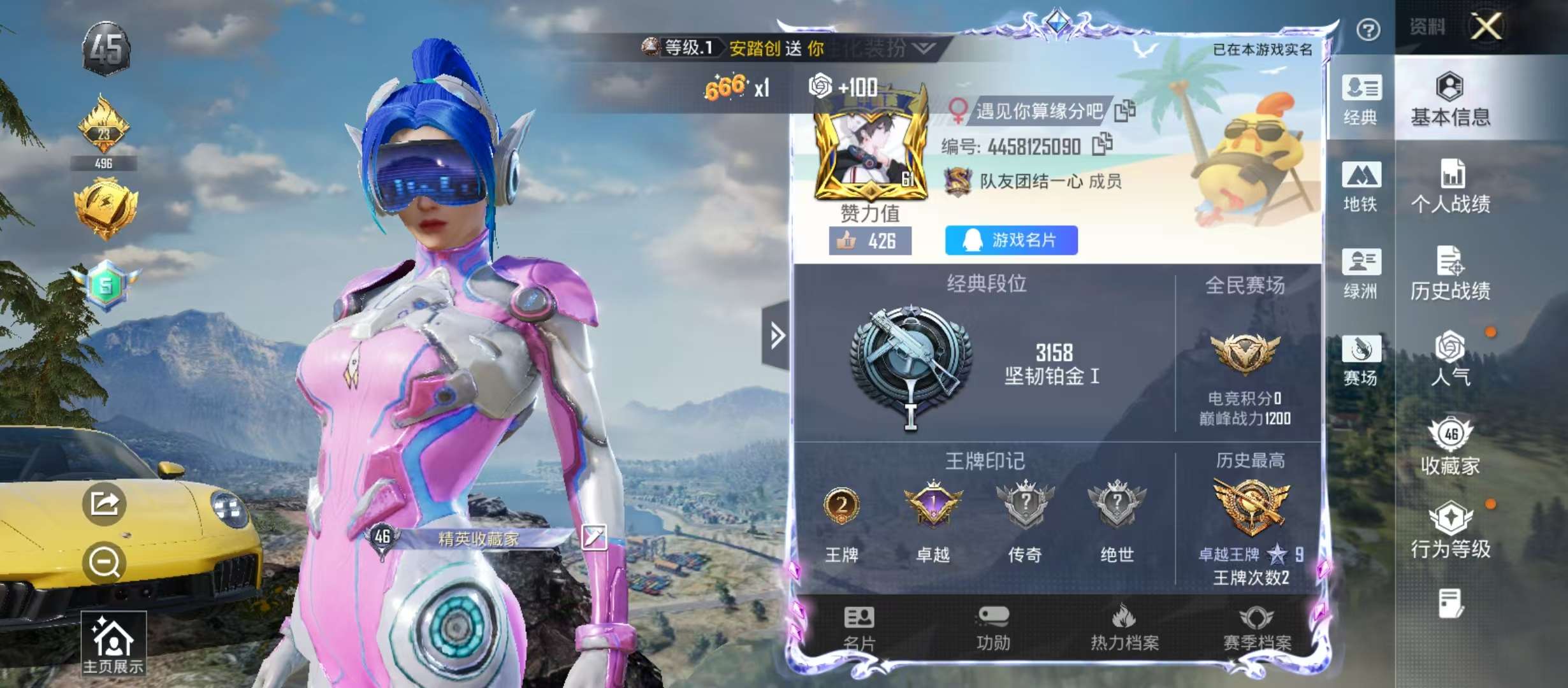
Task: Open the 主页展示 homepage display button
Action: [x=113, y=643]
